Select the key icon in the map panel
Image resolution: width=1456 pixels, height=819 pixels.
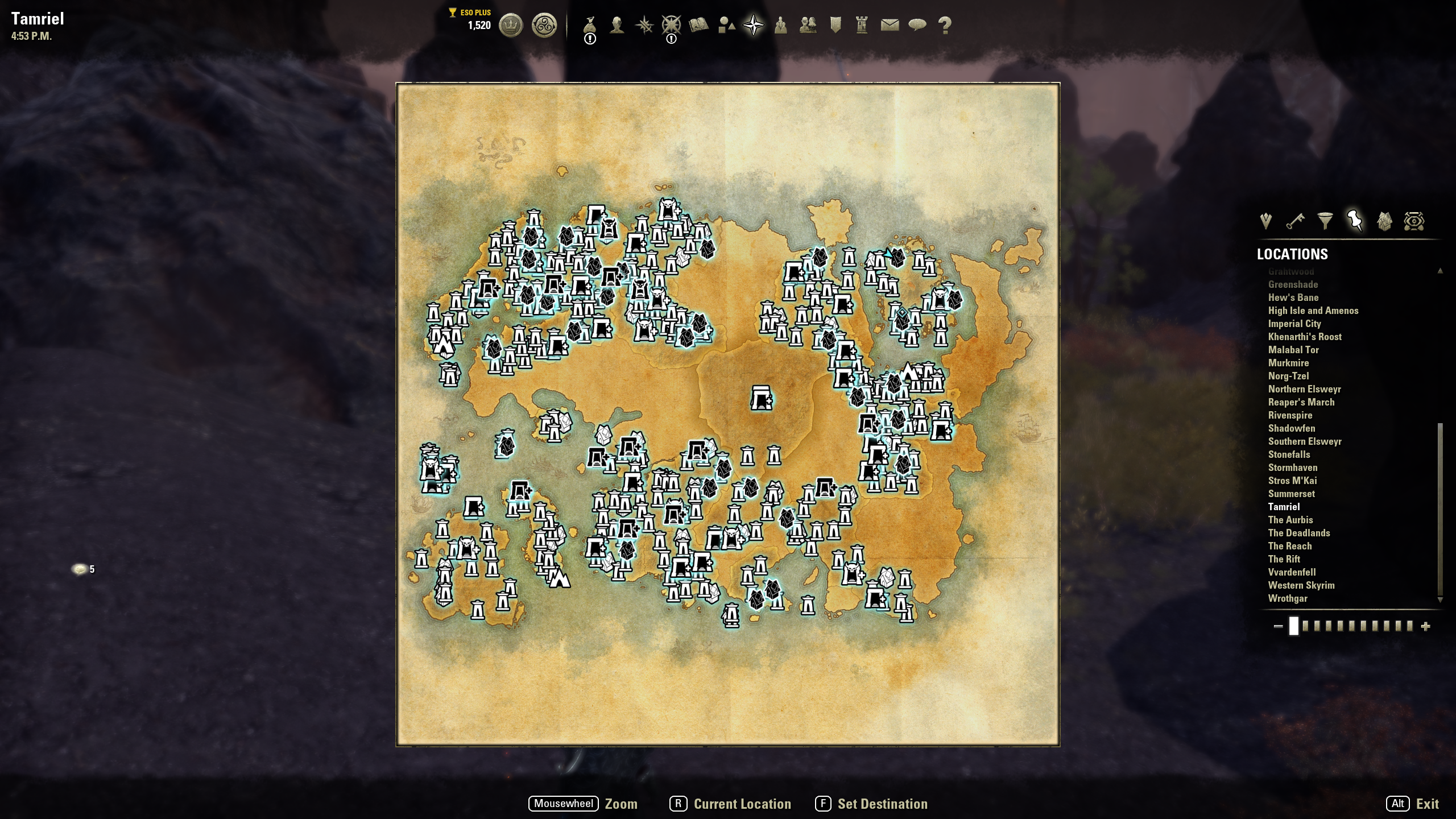tap(1294, 221)
